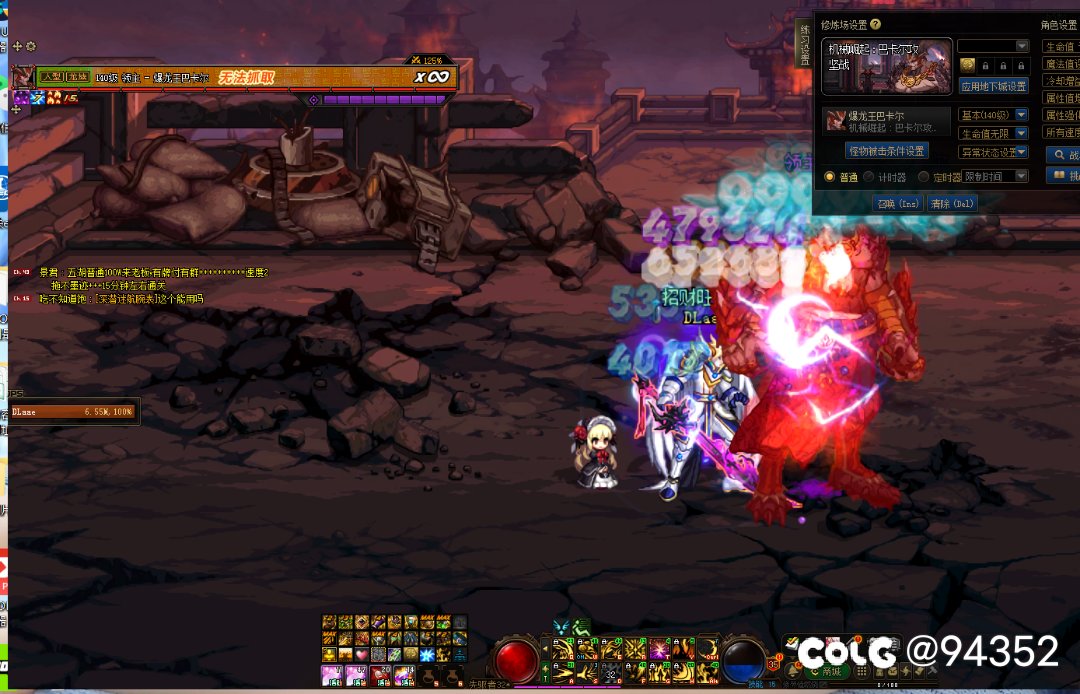
Task: Click the left arrow beside the skill bar
Action: (x=545, y=649)
